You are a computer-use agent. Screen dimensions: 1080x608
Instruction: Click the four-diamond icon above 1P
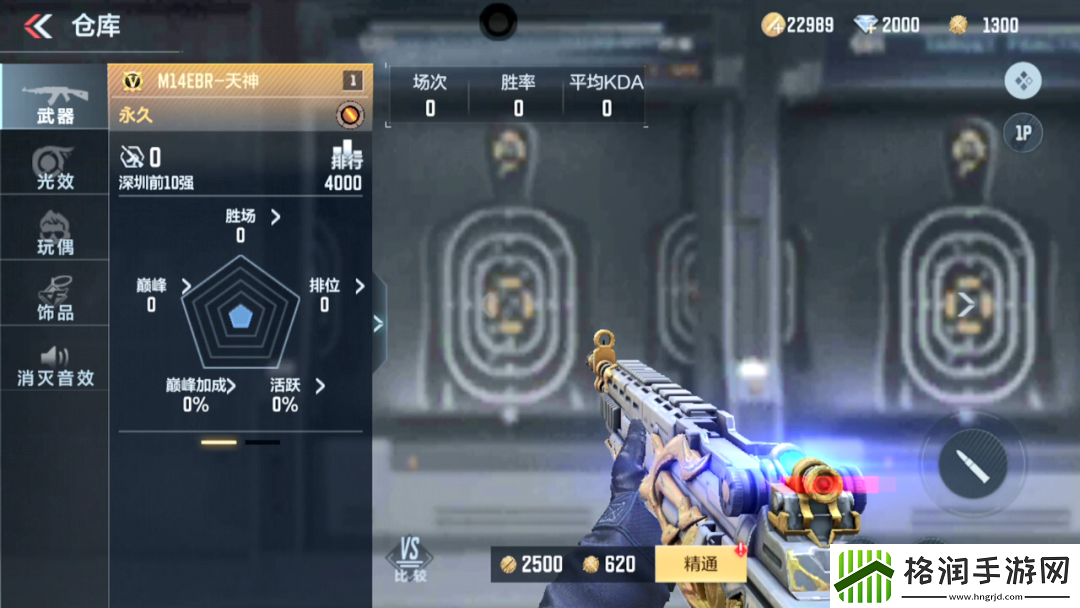(x=1022, y=81)
